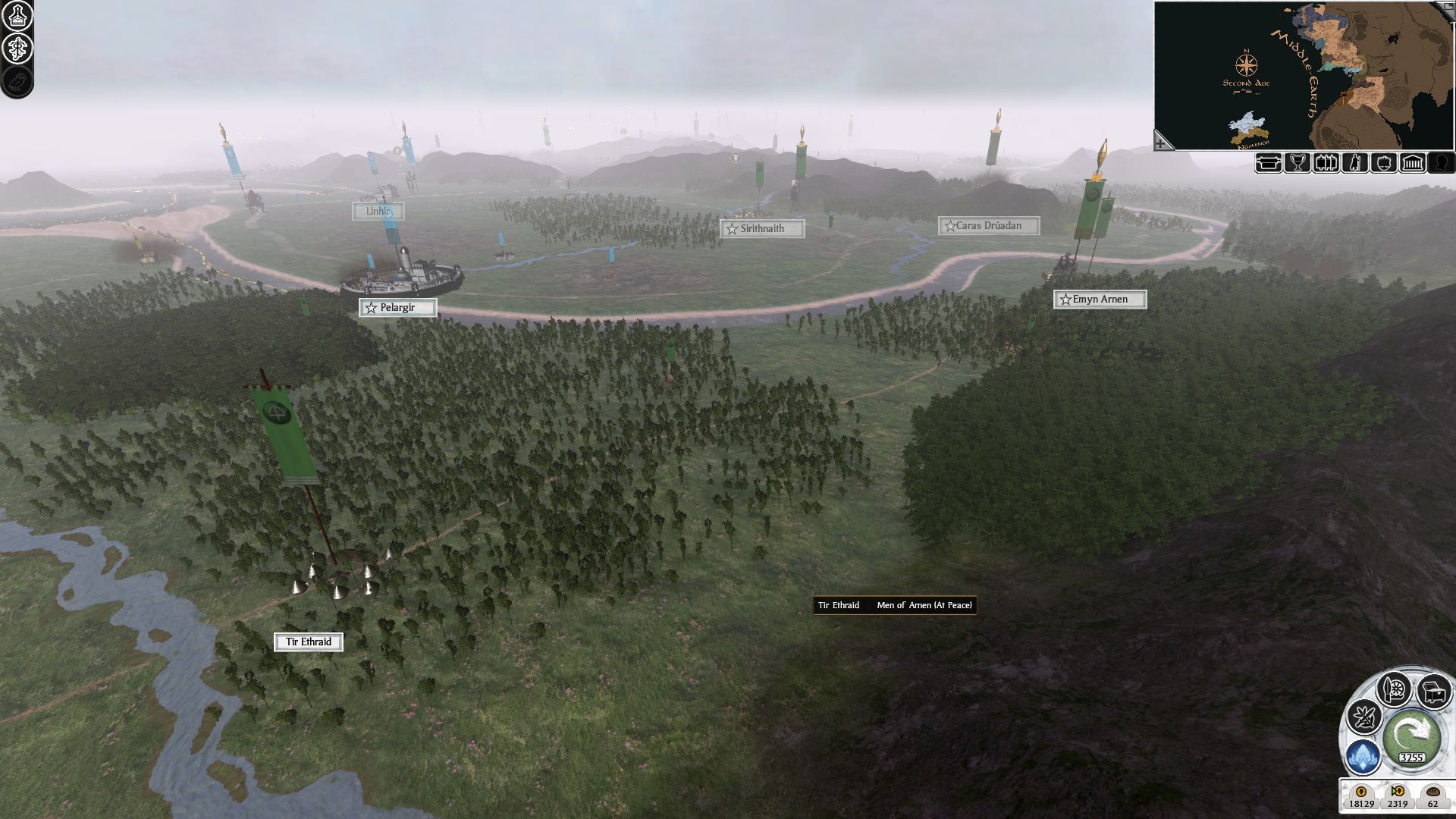Open the columned building list button
Viewport: 1456px width, 819px height.
1413,163
